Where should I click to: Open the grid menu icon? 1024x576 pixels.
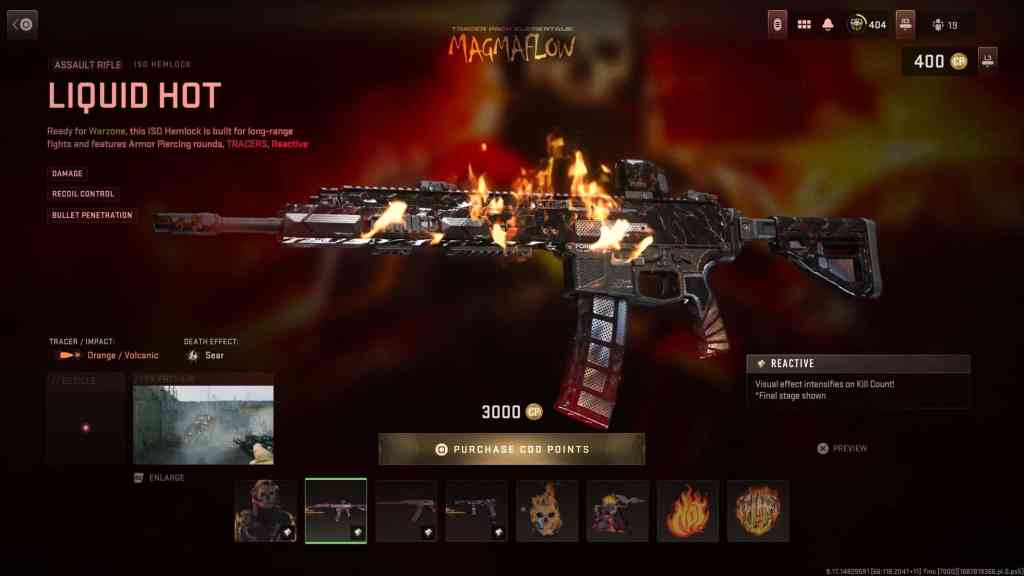tap(804, 24)
